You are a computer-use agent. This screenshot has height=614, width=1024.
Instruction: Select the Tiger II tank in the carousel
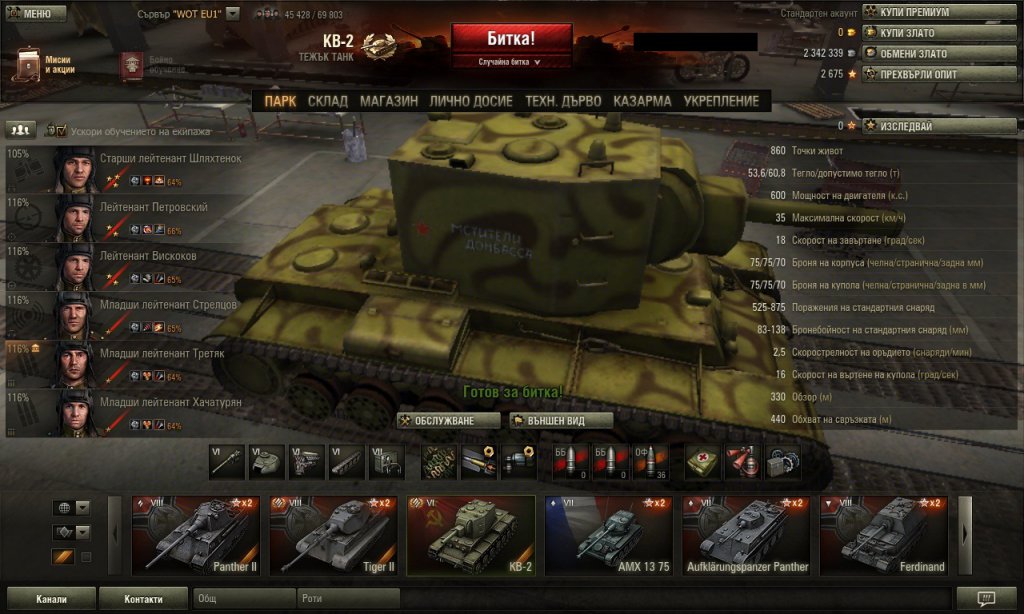pyautogui.click(x=333, y=536)
